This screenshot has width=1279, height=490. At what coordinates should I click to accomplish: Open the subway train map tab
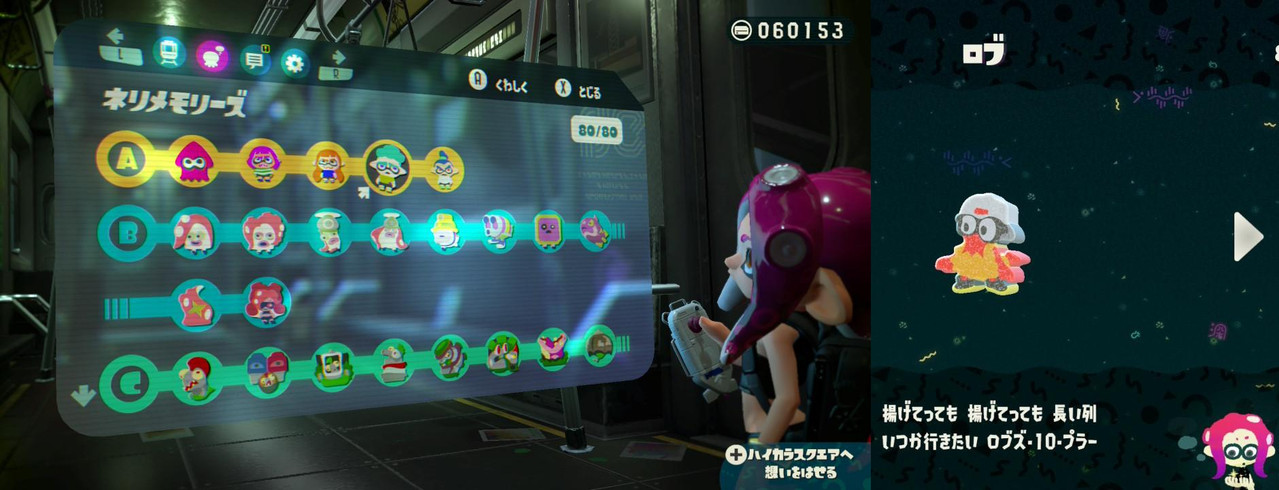[168, 54]
